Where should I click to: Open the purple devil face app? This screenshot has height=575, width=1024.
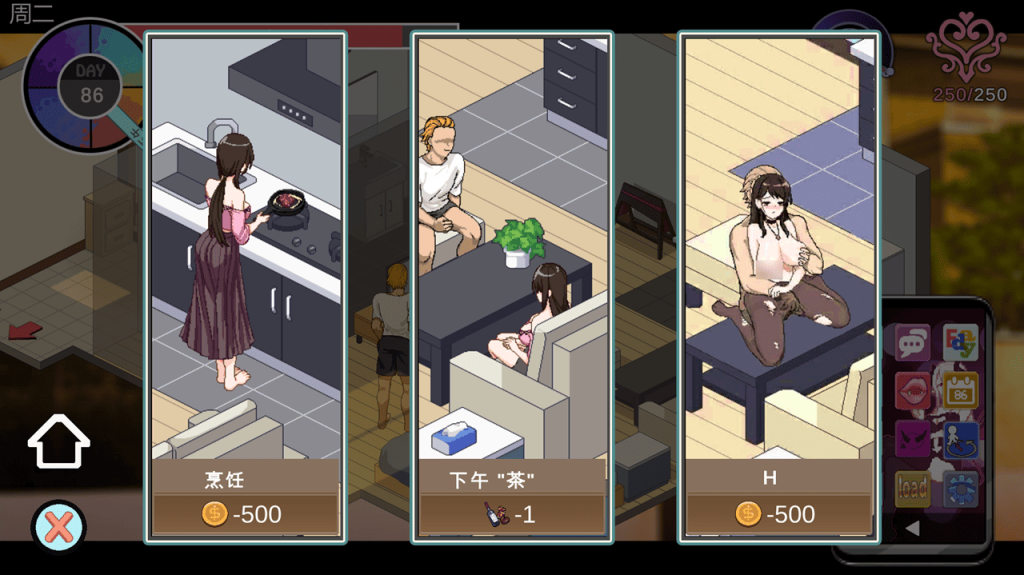pyautogui.click(x=912, y=440)
